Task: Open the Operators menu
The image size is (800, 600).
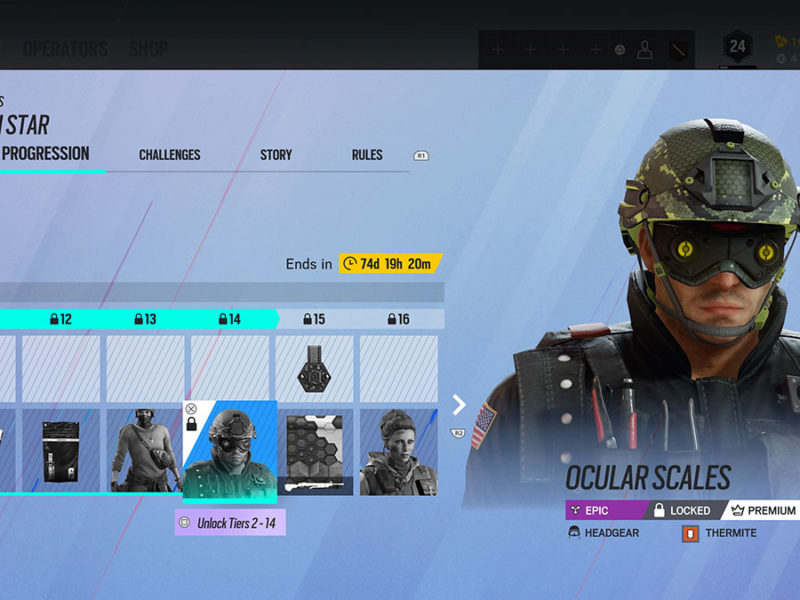Action: [65, 49]
